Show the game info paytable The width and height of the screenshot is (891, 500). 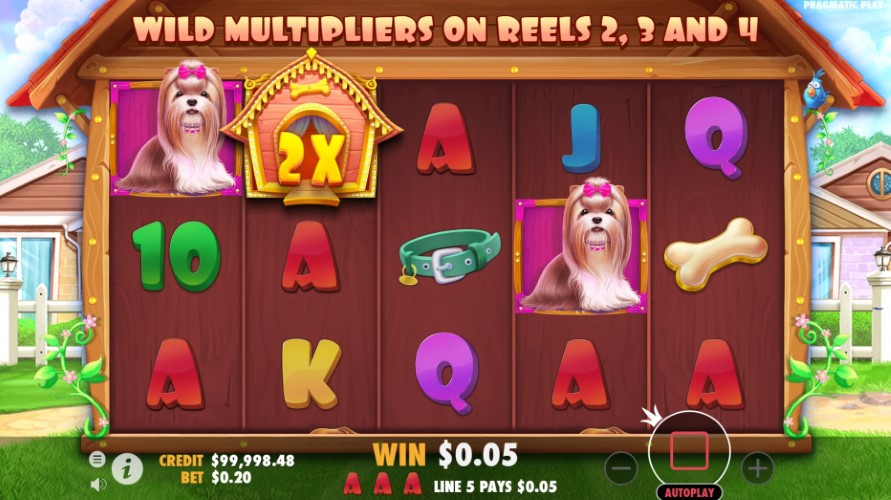click(x=127, y=467)
